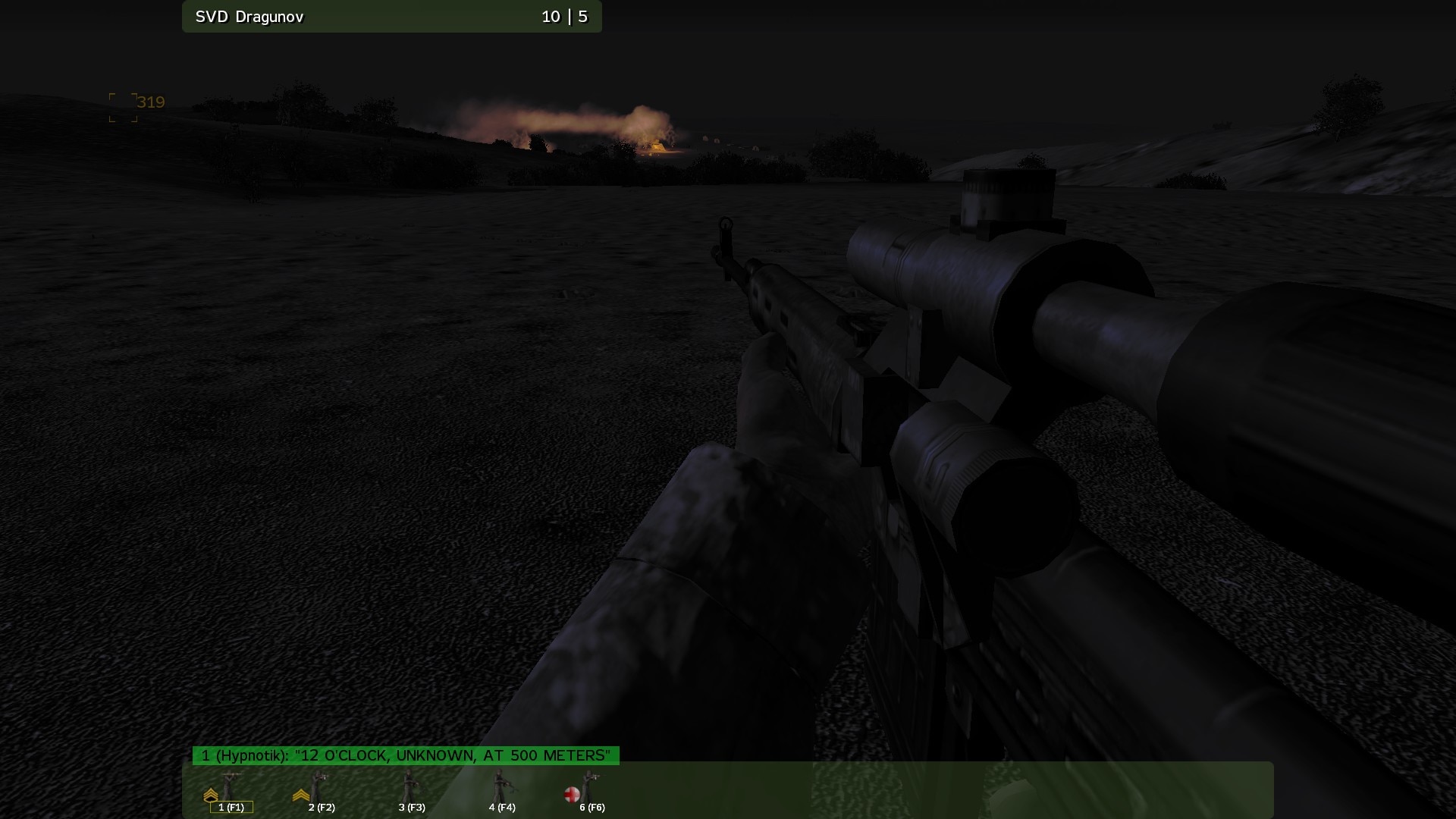Pick squad soldier 4 (F4)

(501, 792)
